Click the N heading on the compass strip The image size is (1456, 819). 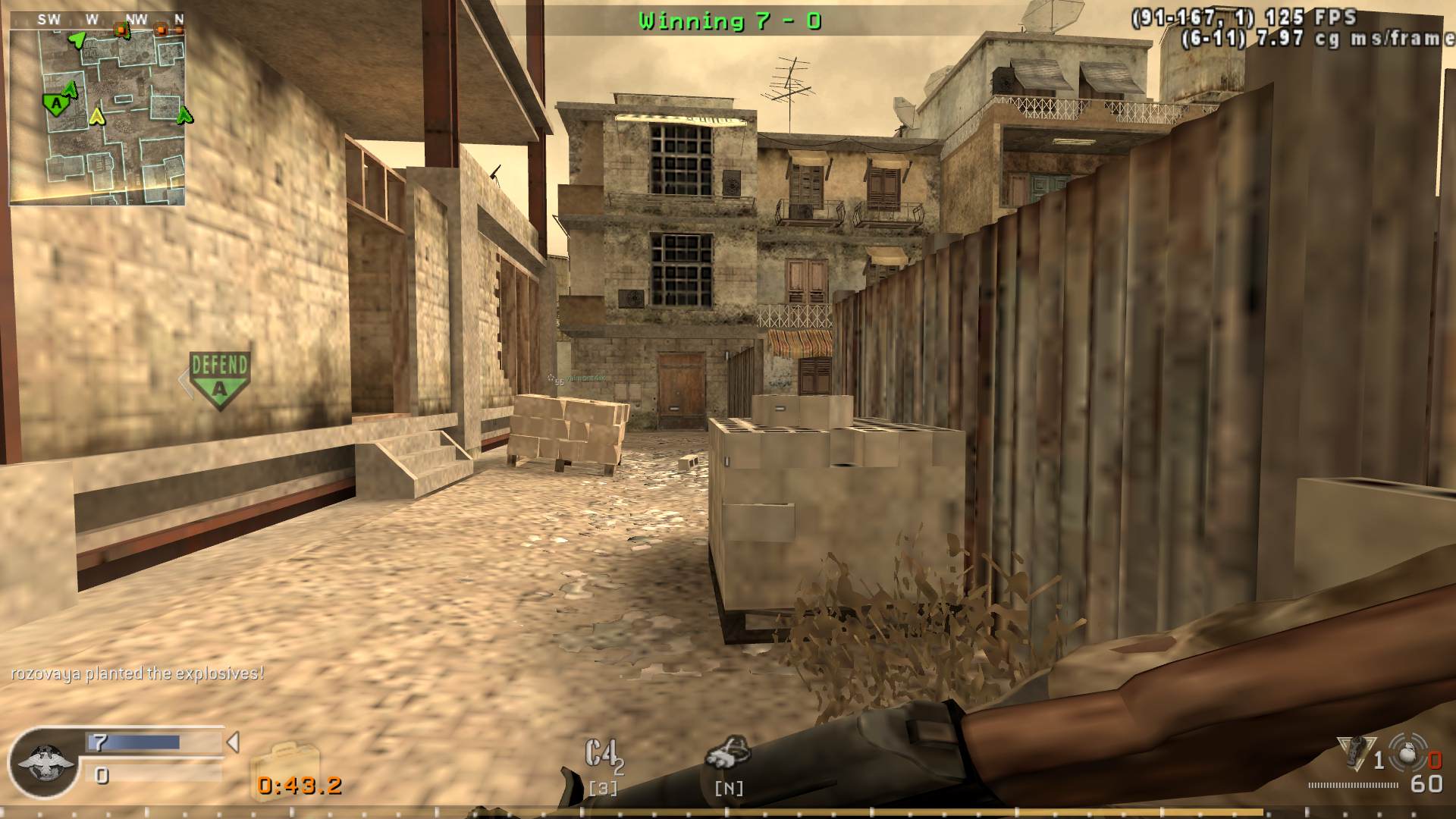coord(178,17)
